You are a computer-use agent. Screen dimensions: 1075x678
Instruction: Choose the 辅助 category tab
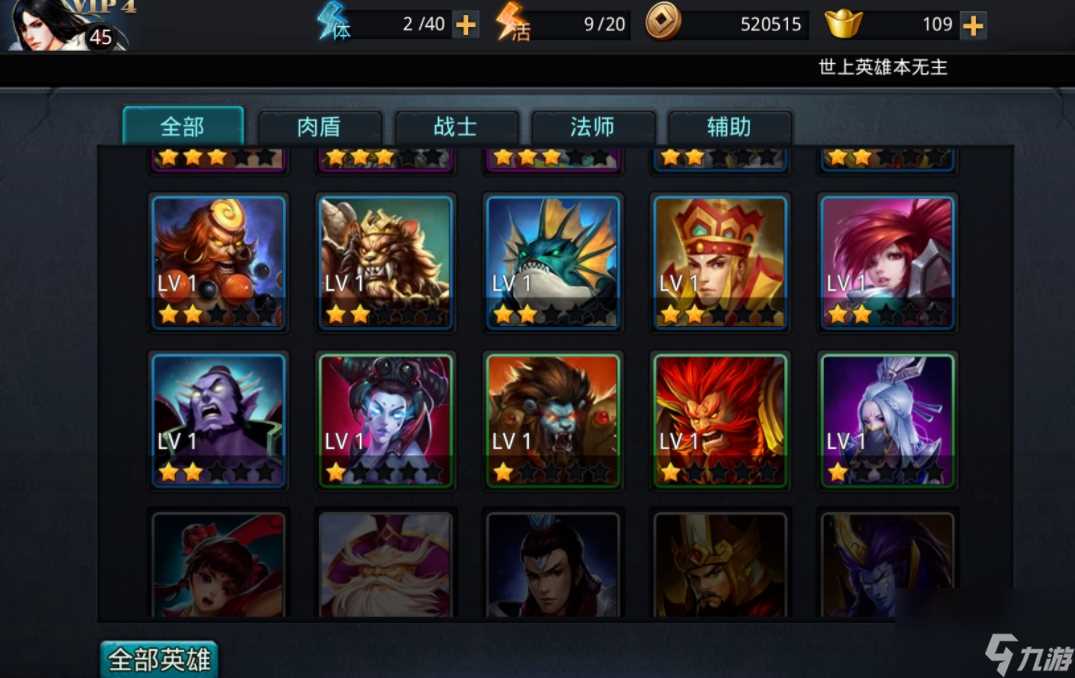pos(729,128)
